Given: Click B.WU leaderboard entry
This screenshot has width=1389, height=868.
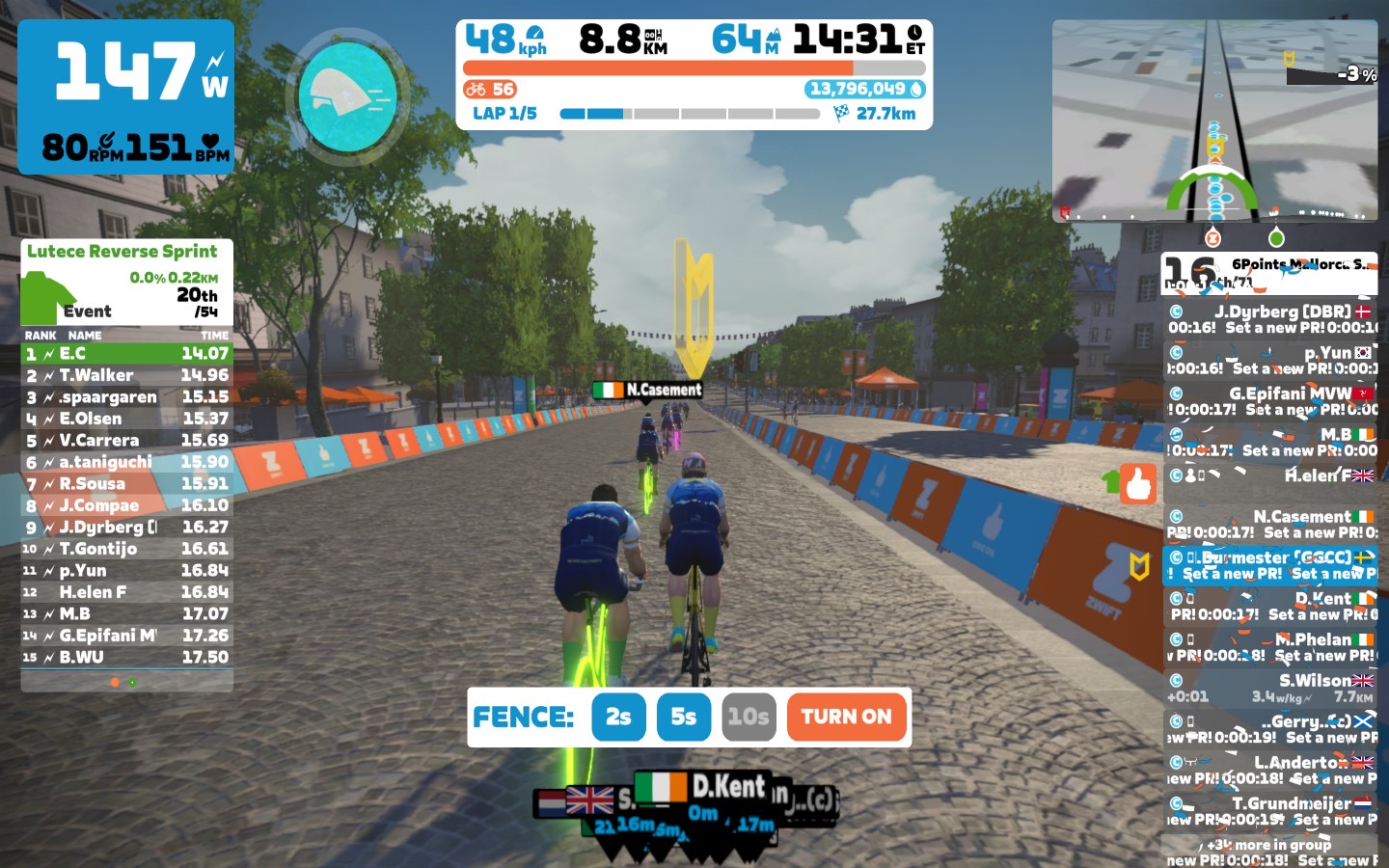Looking at the screenshot, I should pyautogui.click(x=126, y=657).
